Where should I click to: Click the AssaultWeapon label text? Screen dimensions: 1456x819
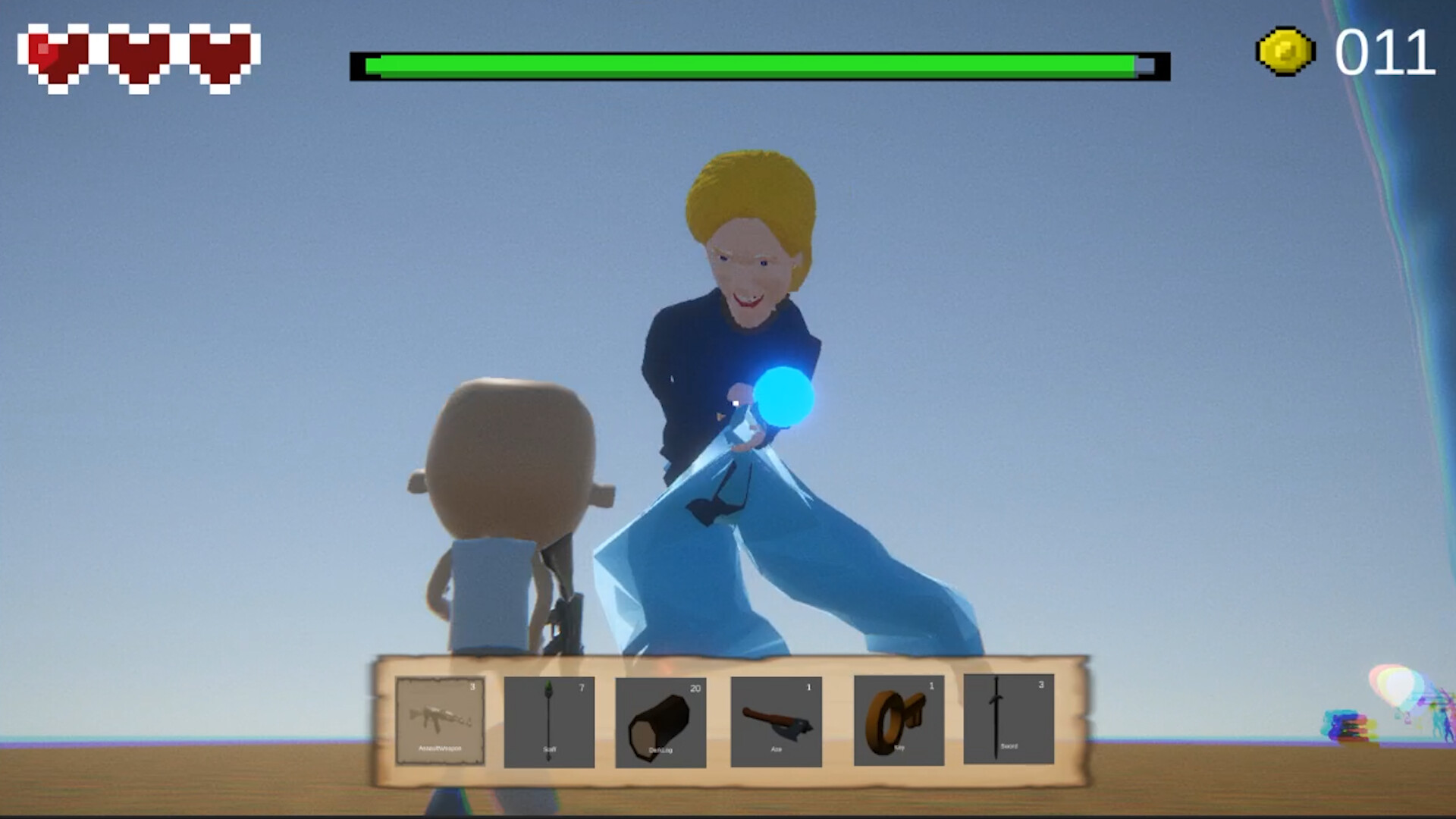(x=438, y=747)
